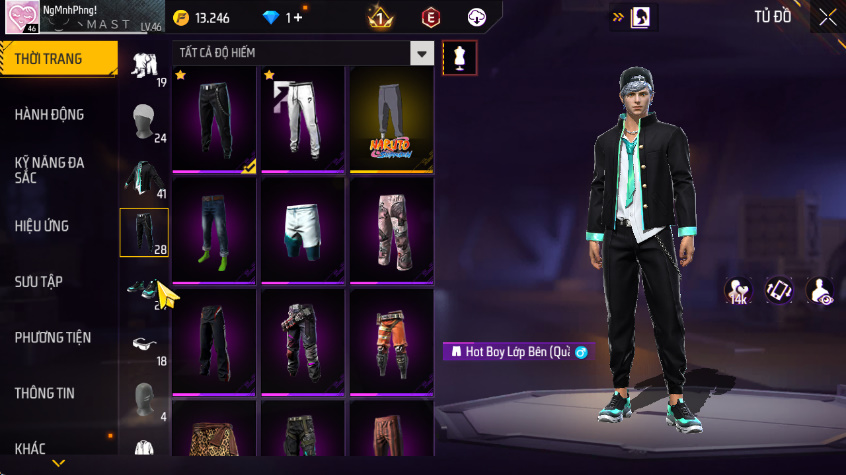846x475 pixels.
Task: Open the shoes subcategory
Action: point(144,290)
